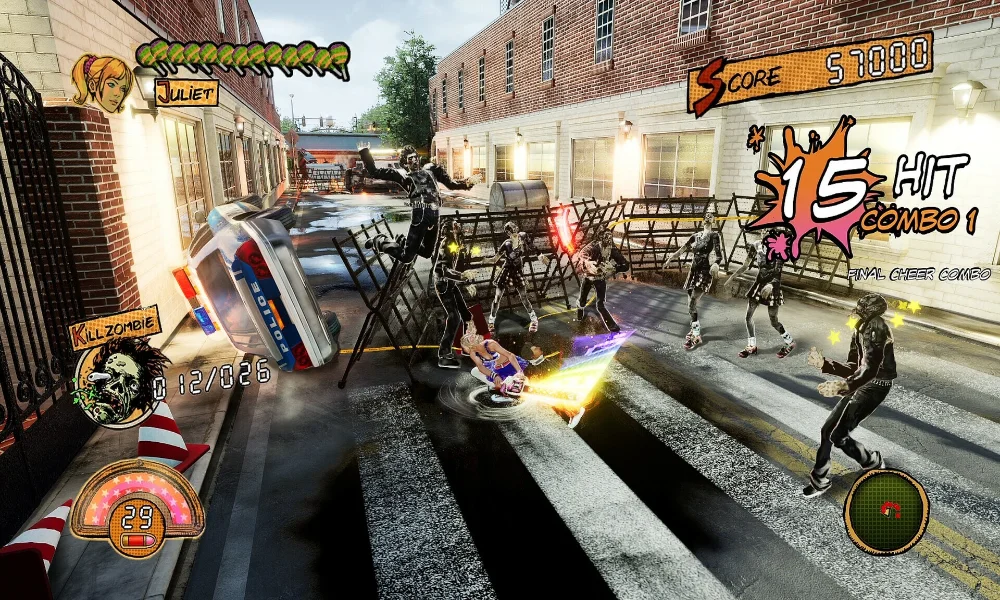1000x600 pixels.
Task: Click Juliet's character portrait
Action: (x=102, y=80)
